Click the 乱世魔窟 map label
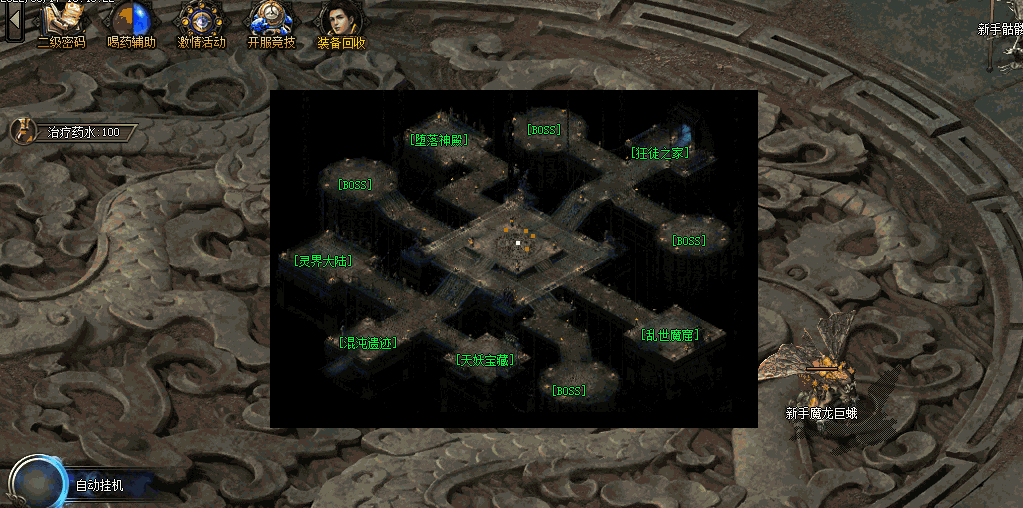Image resolution: width=1023 pixels, height=508 pixels. 669,335
